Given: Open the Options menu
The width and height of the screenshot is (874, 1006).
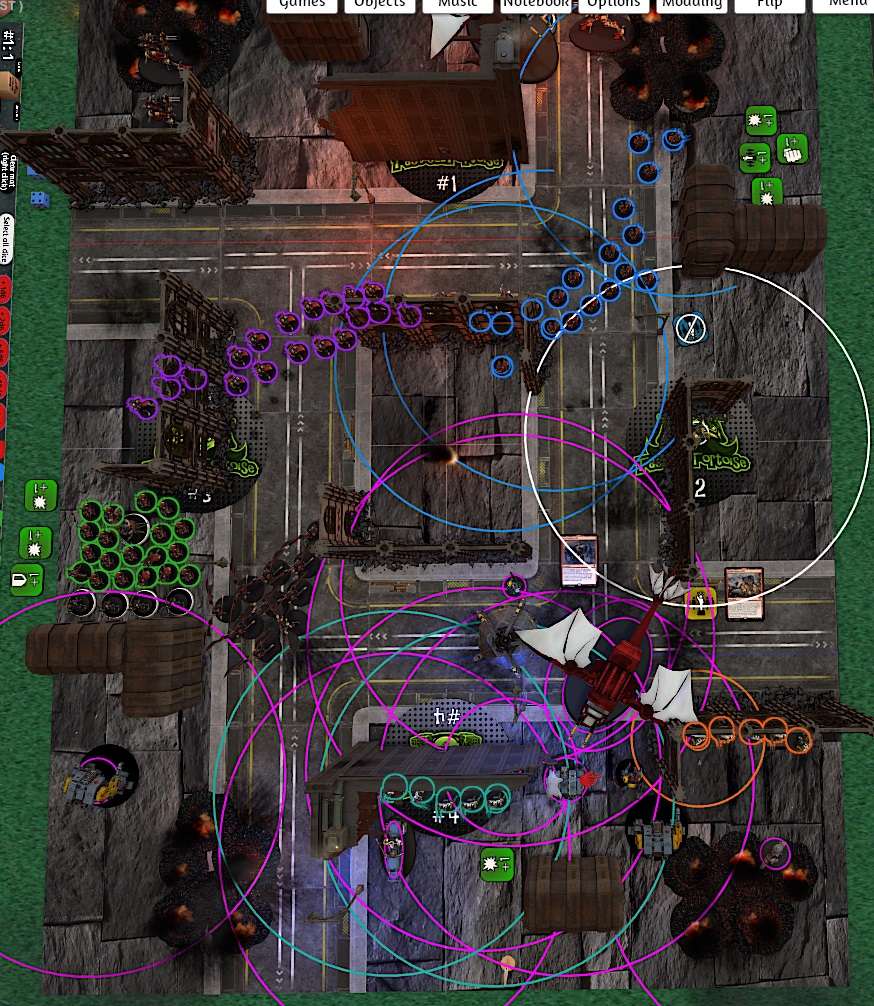Looking at the screenshot, I should [x=614, y=5].
